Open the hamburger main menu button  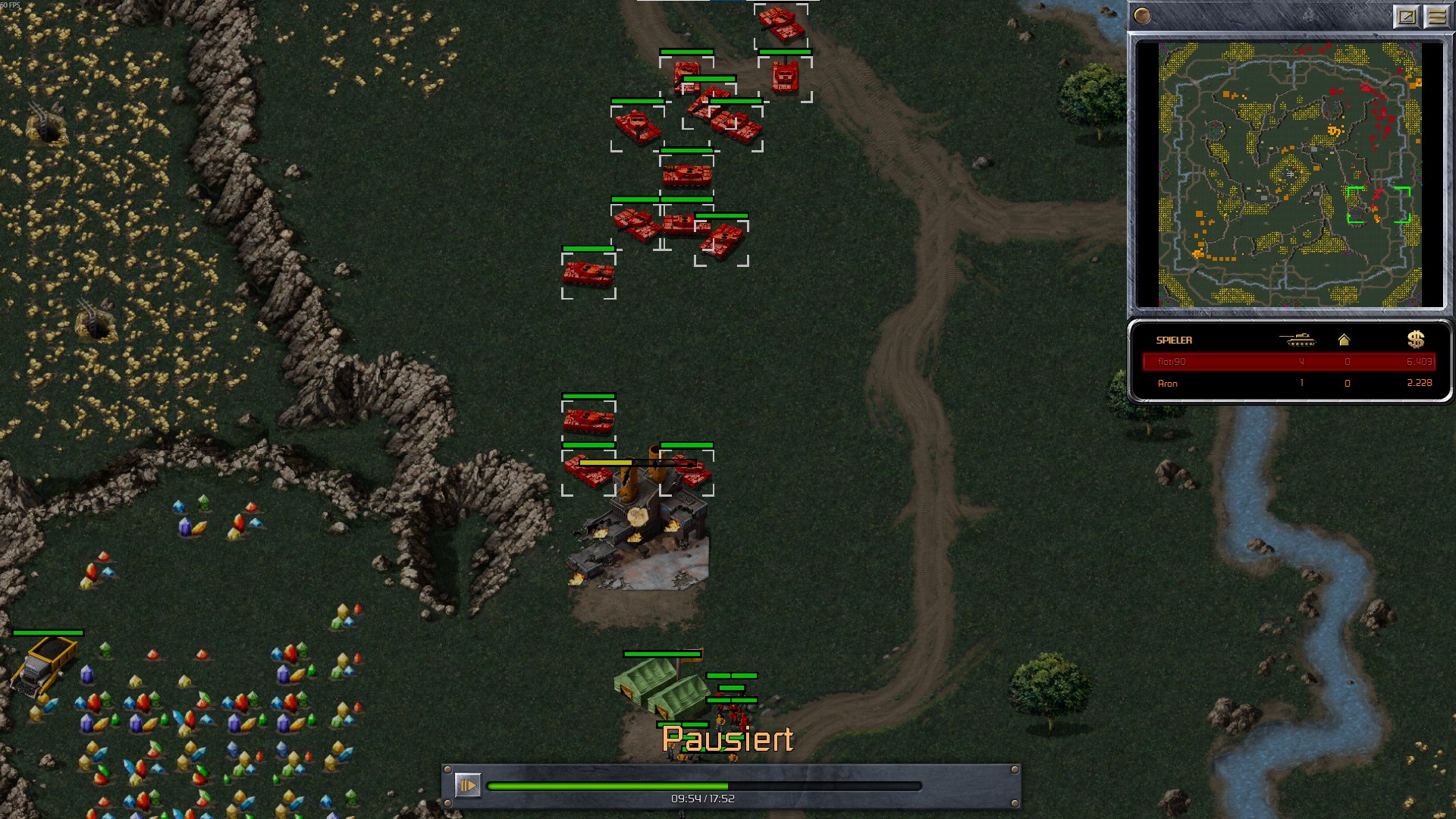pyautogui.click(x=1436, y=16)
